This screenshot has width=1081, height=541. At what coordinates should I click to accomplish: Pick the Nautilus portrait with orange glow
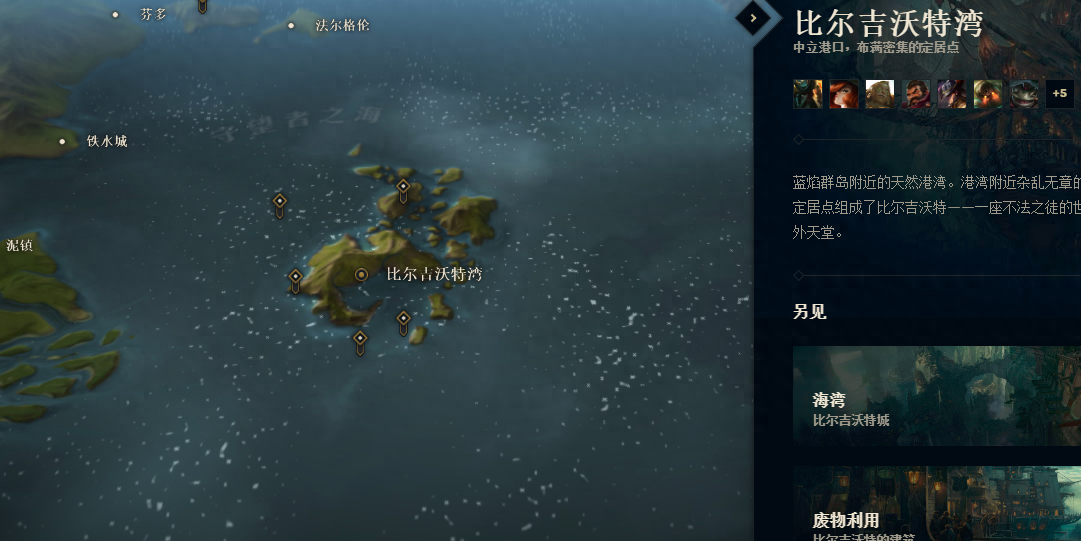click(x=988, y=94)
